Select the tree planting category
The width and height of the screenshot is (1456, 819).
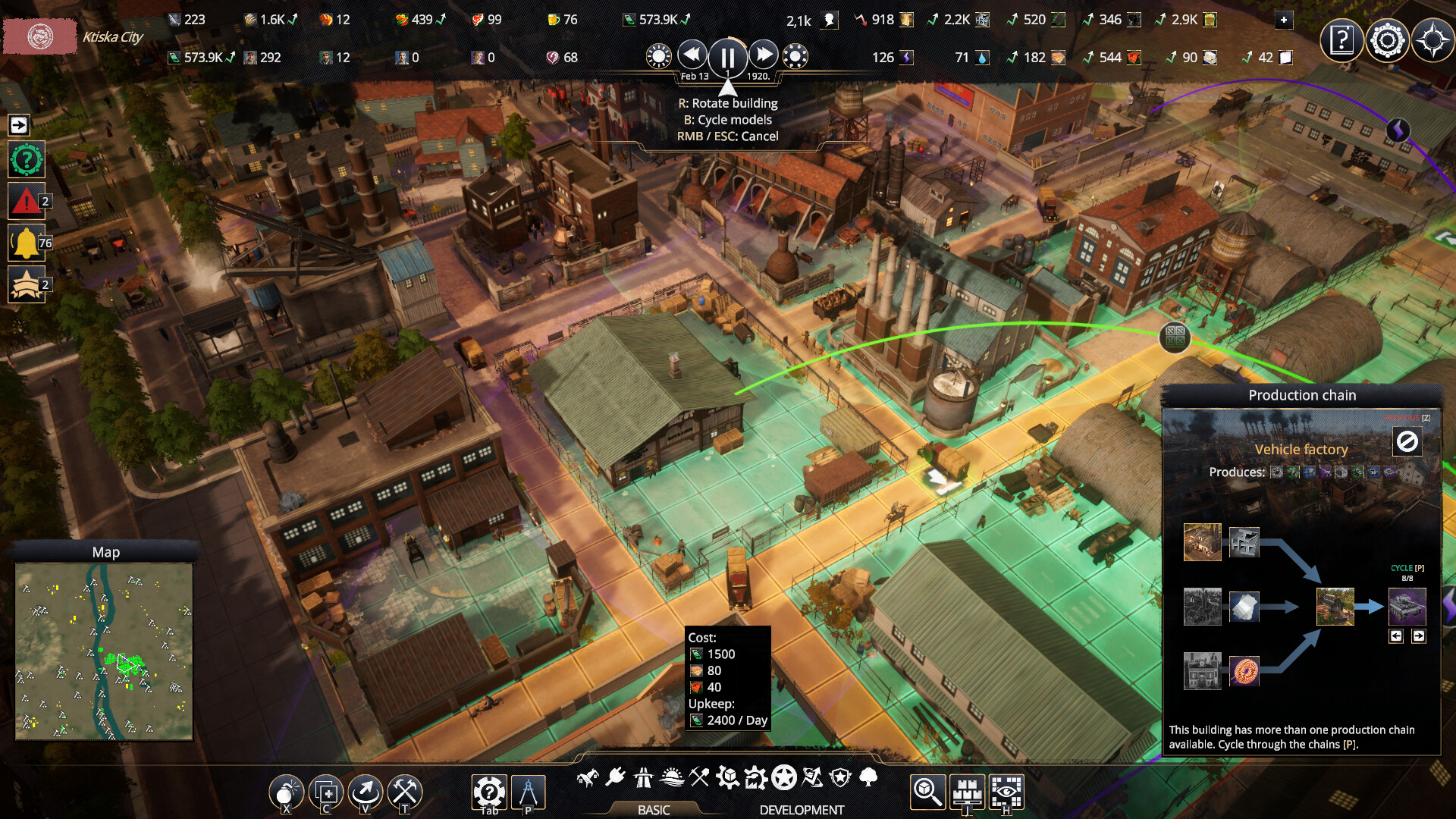(x=868, y=778)
